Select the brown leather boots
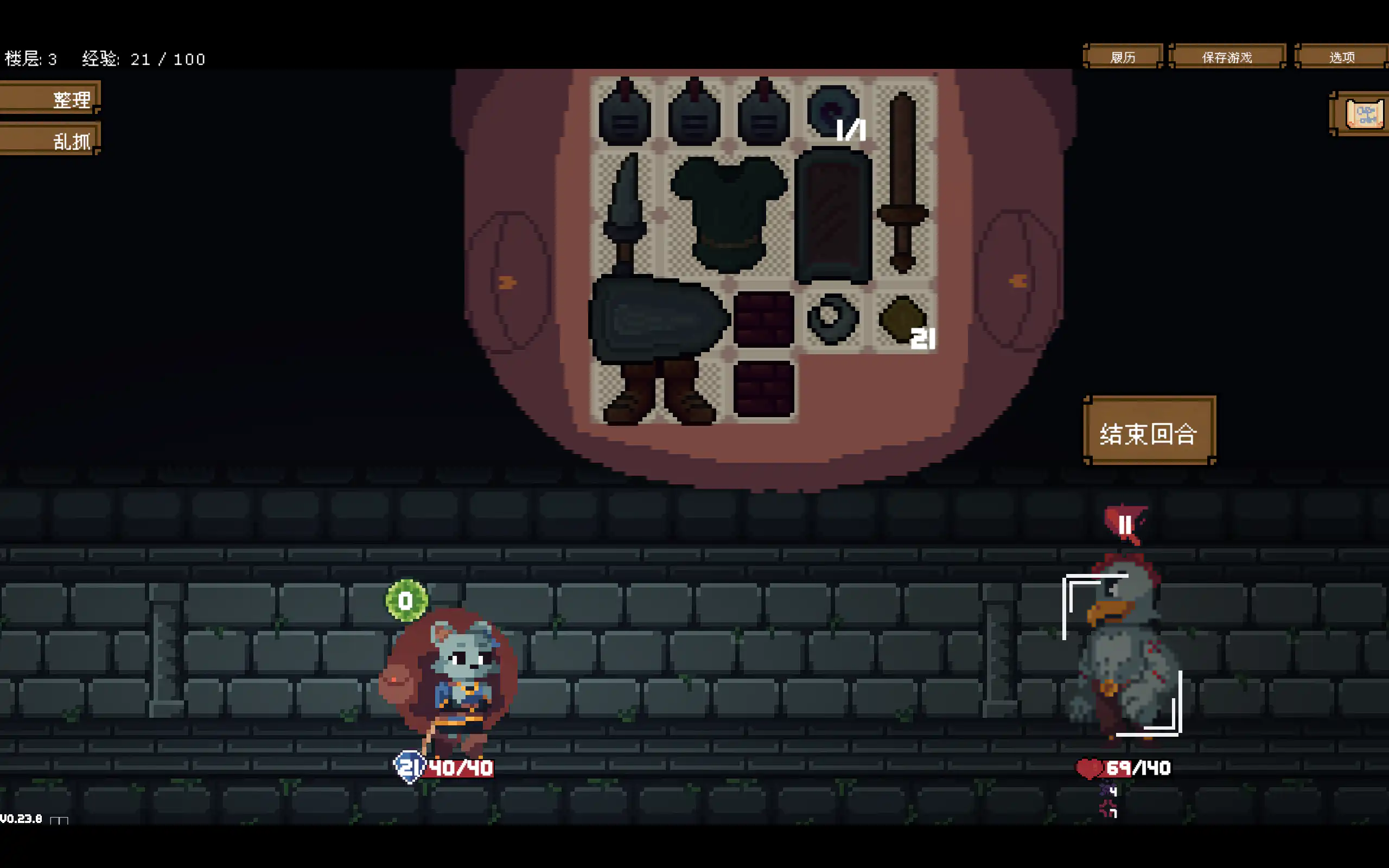Image resolution: width=1389 pixels, height=868 pixels. [659, 393]
